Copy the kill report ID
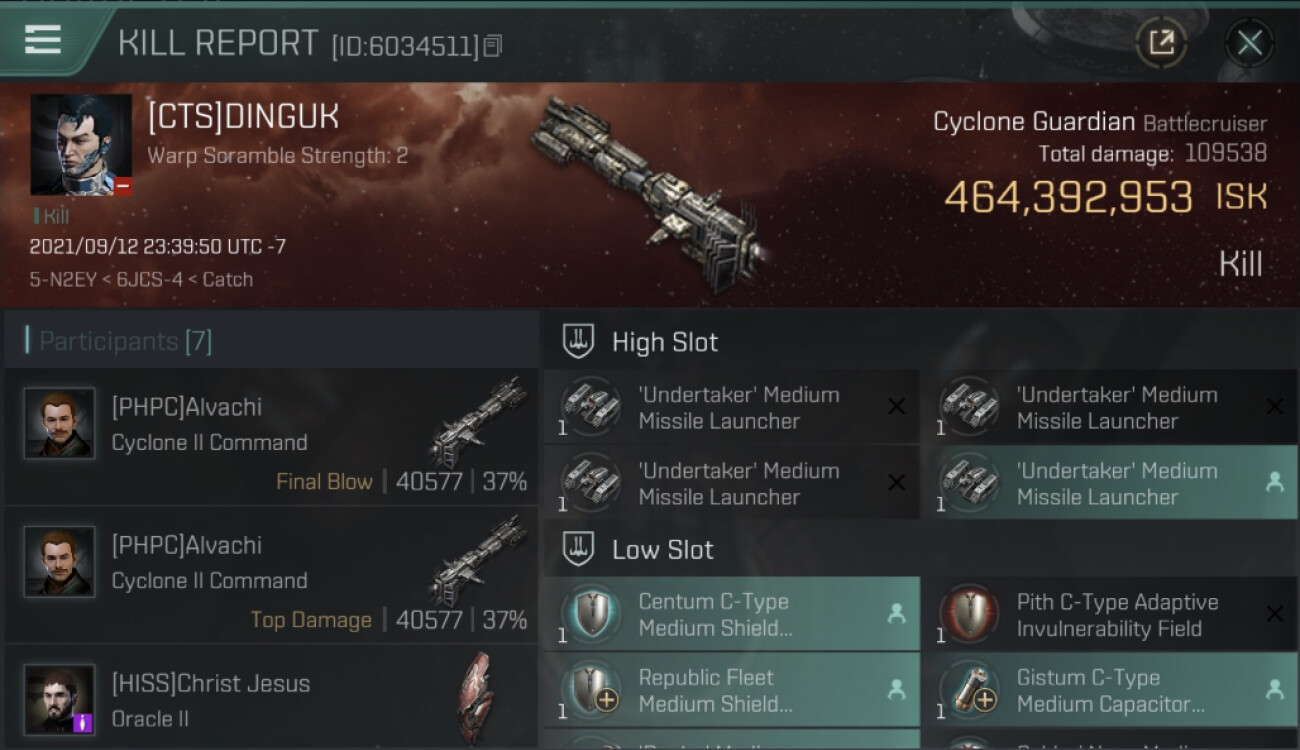 click(493, 46)
